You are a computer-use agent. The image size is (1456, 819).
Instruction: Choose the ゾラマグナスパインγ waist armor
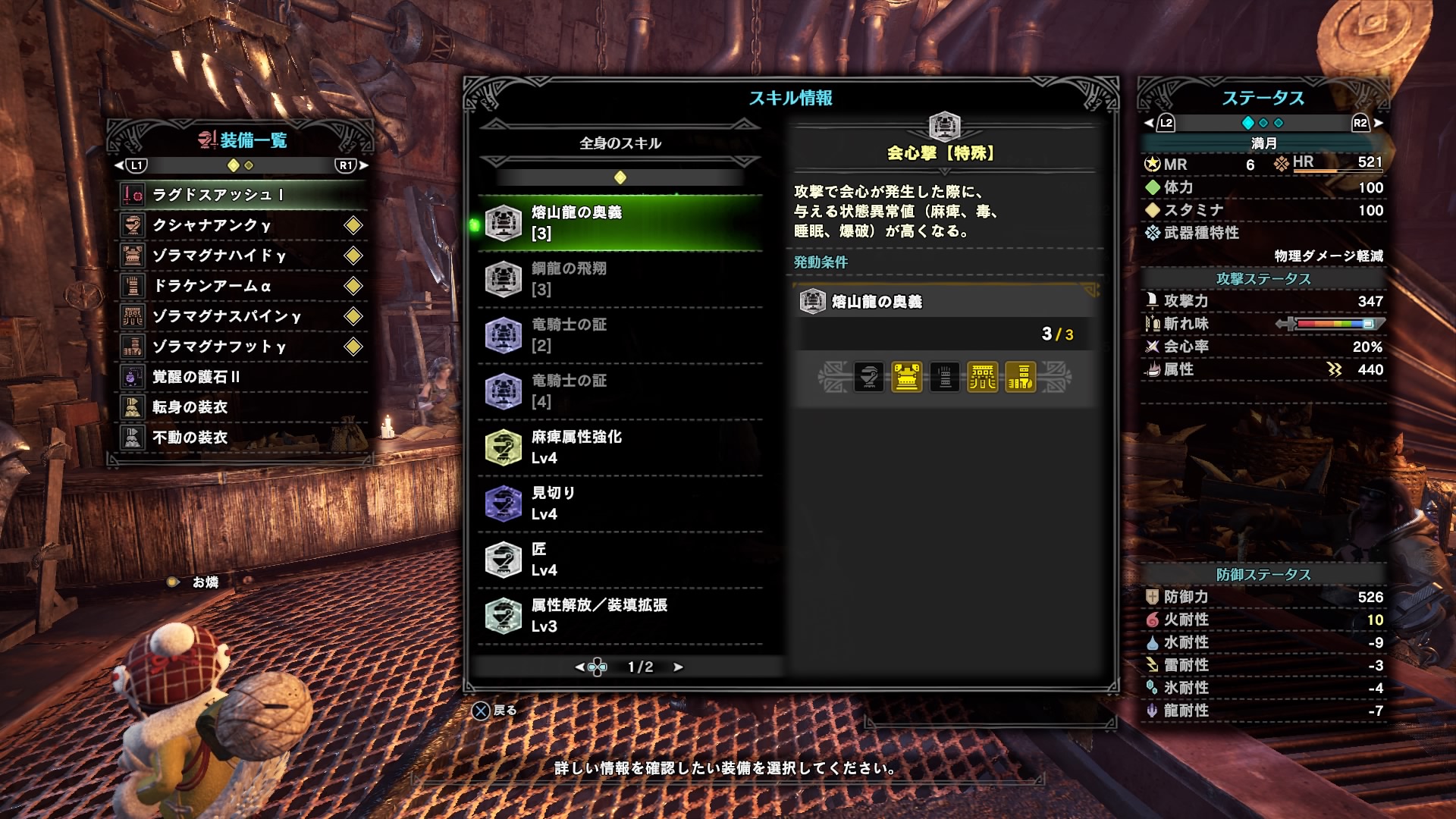pos(241,316)
